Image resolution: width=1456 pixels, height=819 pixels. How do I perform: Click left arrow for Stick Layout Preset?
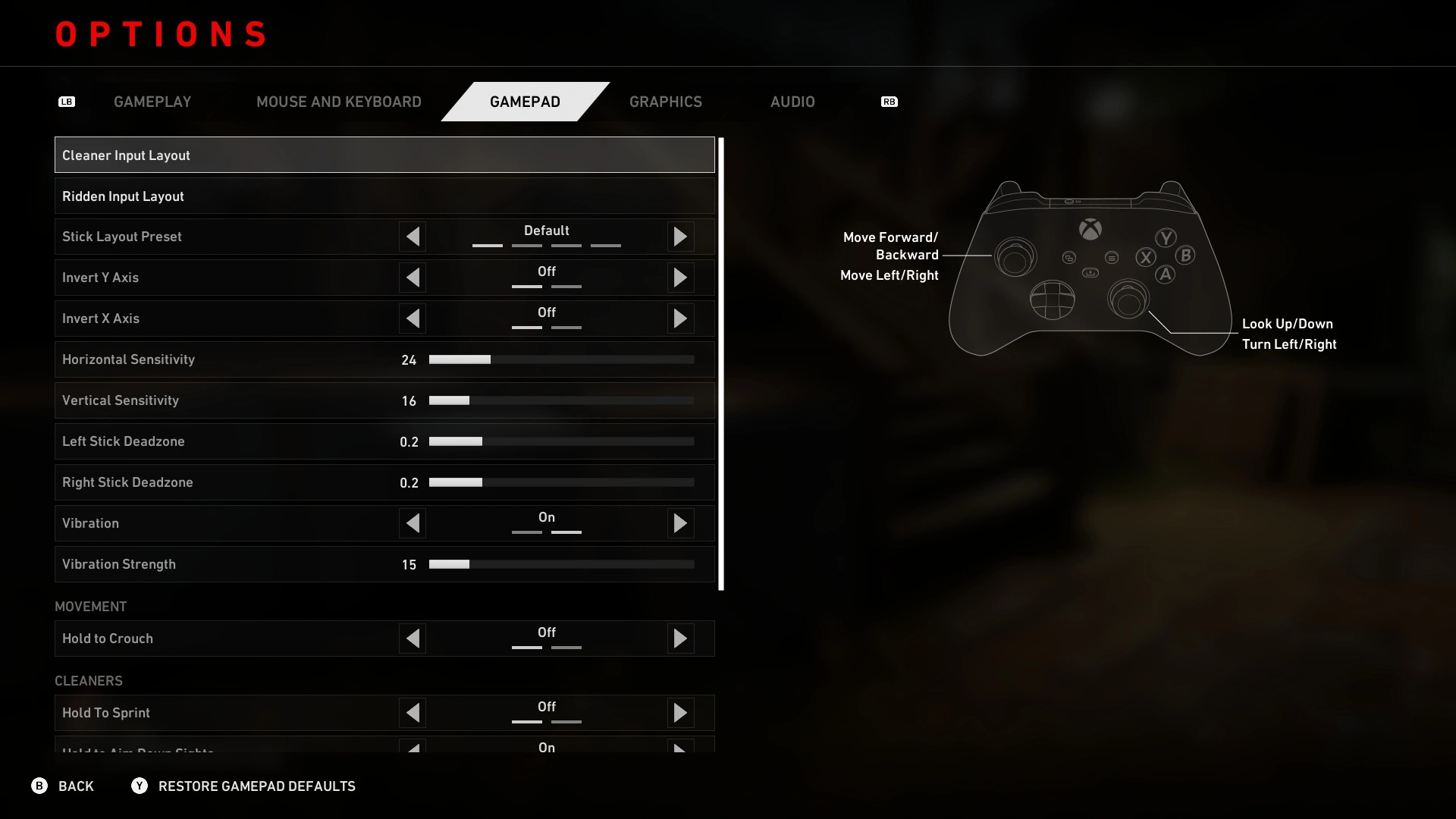tap(413, 237)
